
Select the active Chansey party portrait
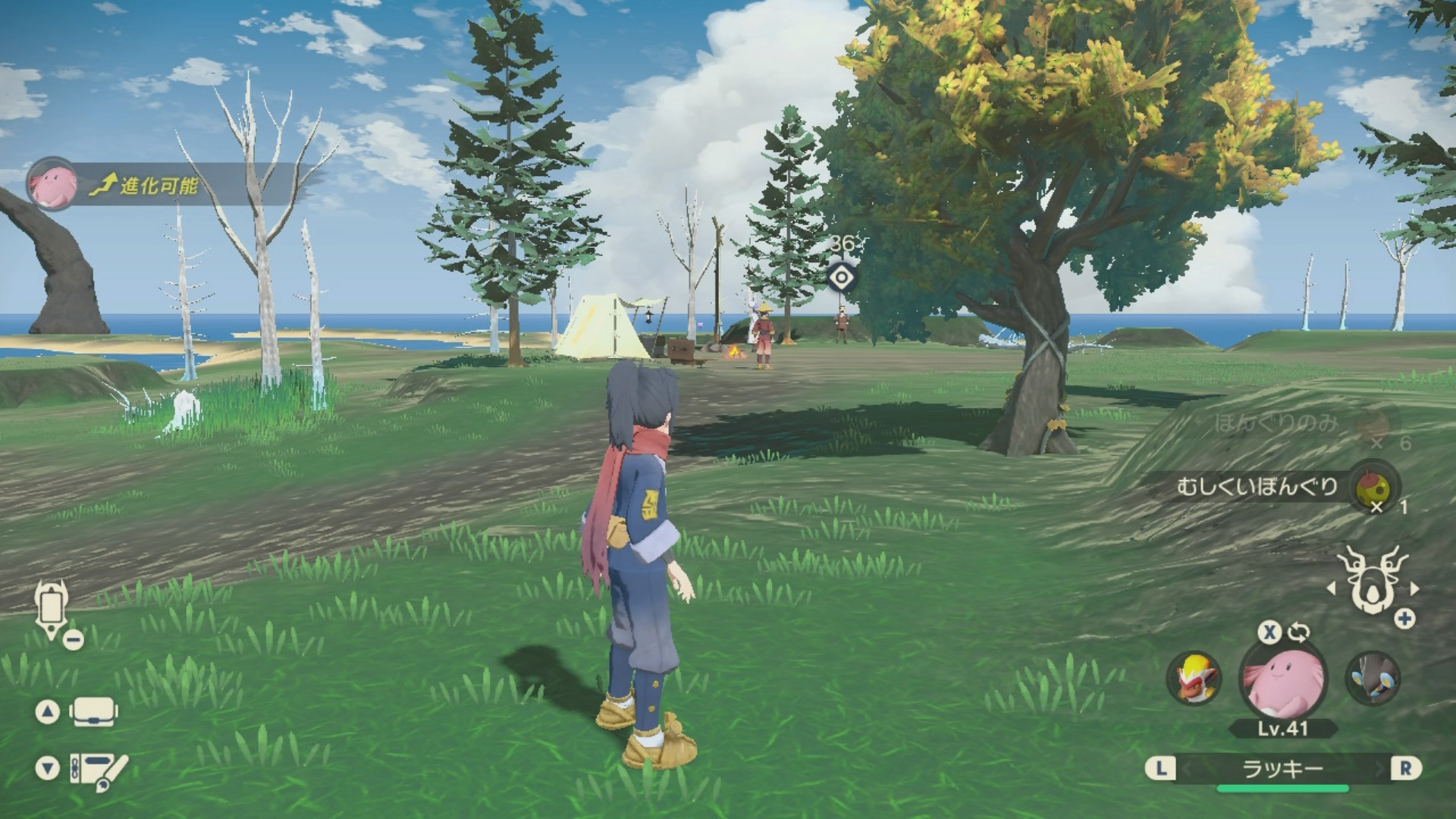click(x=1282, y=679)
